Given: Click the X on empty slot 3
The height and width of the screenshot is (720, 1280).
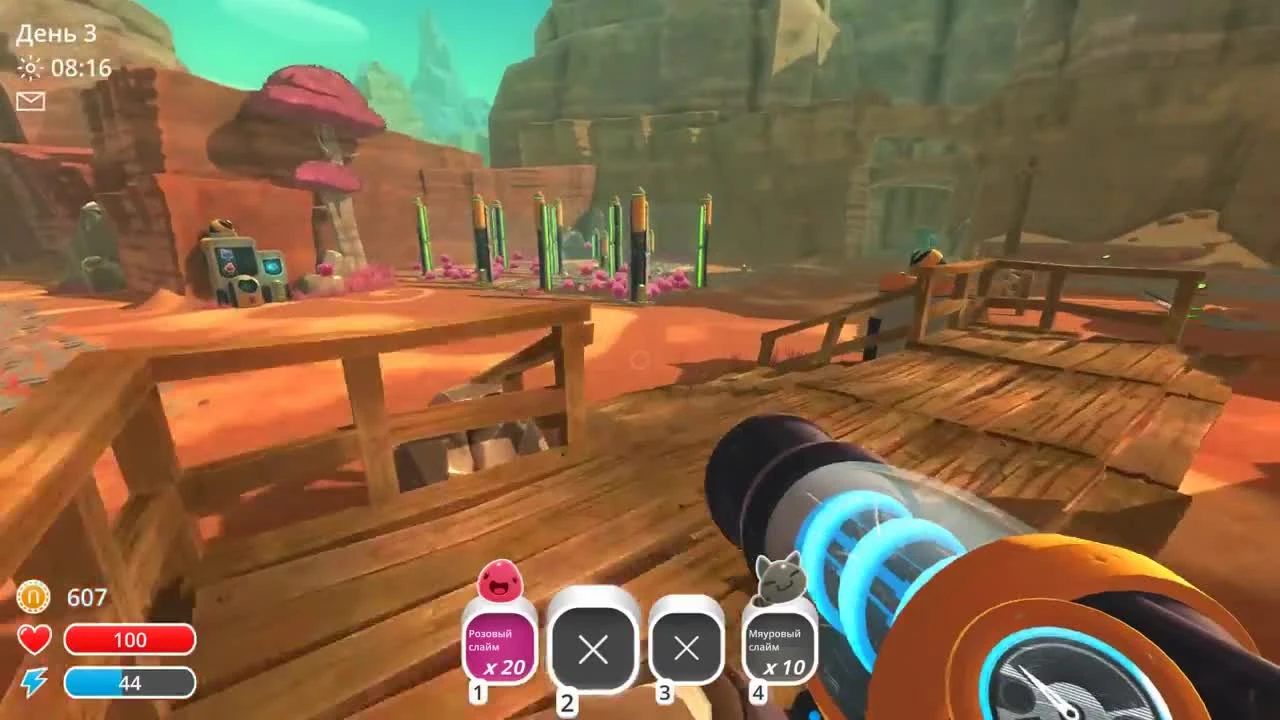Looking at the screenshot, I should (685, 649).
